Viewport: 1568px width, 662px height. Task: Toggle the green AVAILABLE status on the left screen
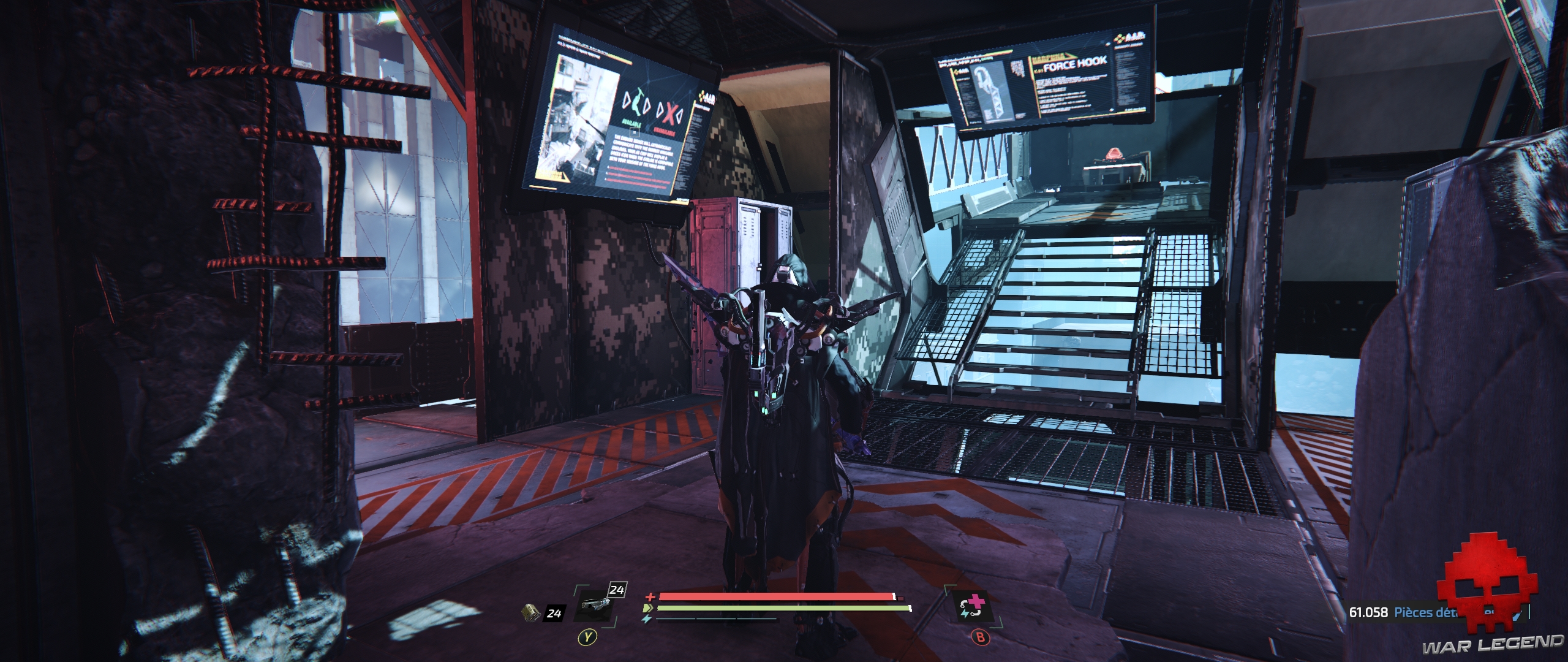click(x=631, y=122)
